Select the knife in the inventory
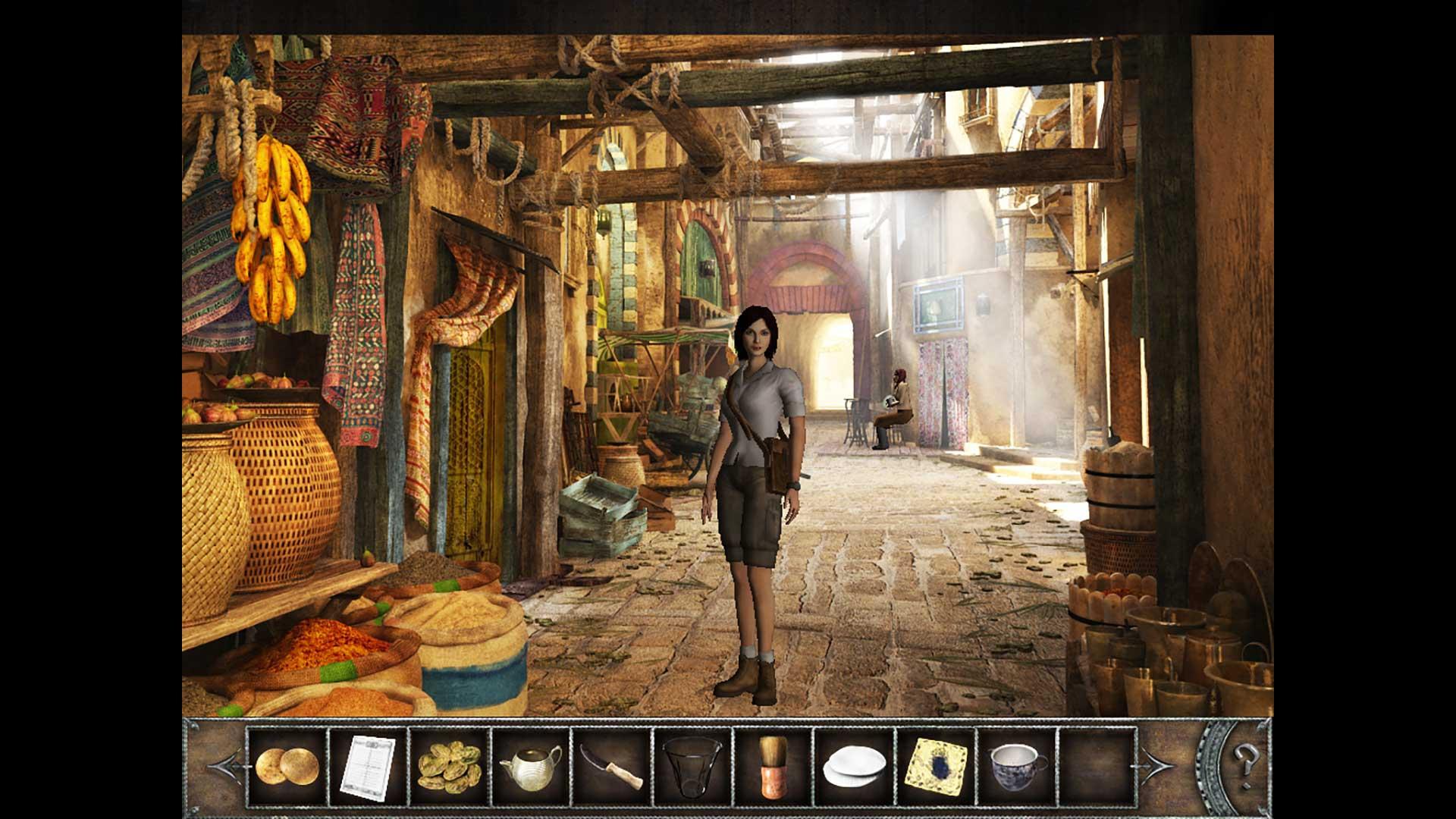This screenshot has width=1456, height=819. point(611,766)
